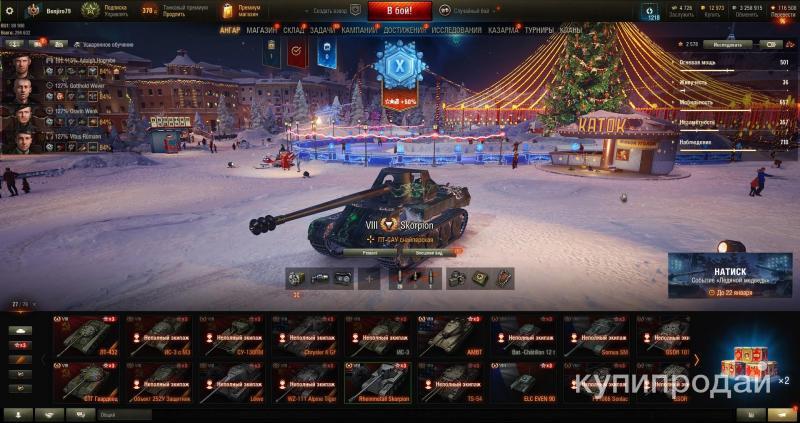Viewport: 800px width, 423px height.
Task: Open the Исследования tab
Action: (457, 30)
